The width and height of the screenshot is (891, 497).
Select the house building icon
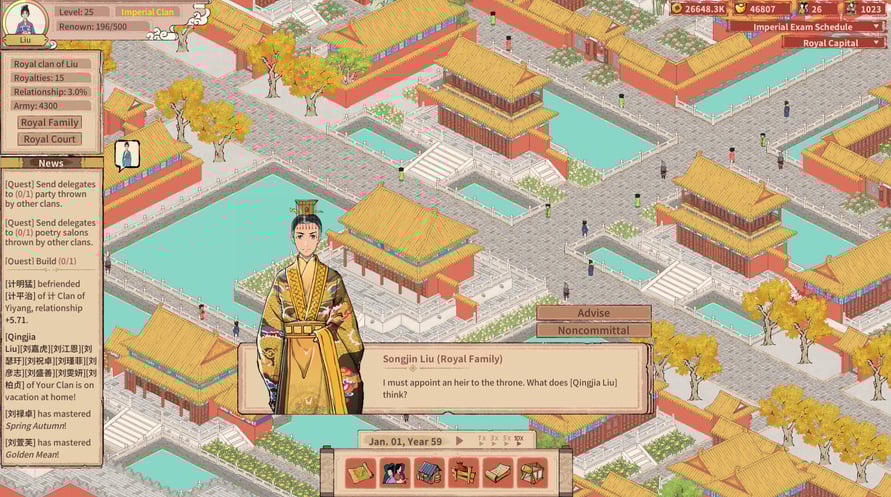[x=429, y=472]
